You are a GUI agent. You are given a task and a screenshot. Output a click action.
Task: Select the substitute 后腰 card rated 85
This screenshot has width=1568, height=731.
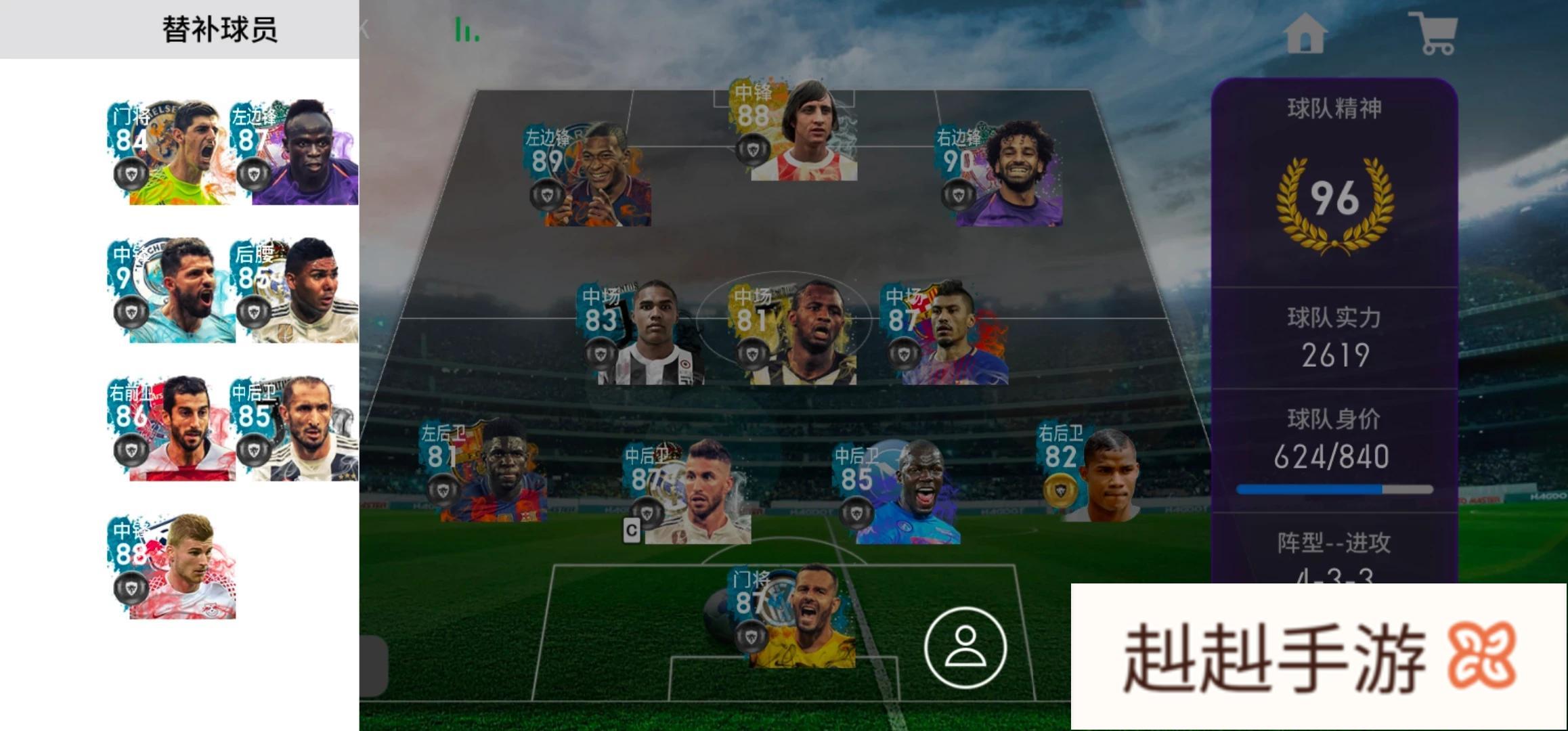[296, 291]
